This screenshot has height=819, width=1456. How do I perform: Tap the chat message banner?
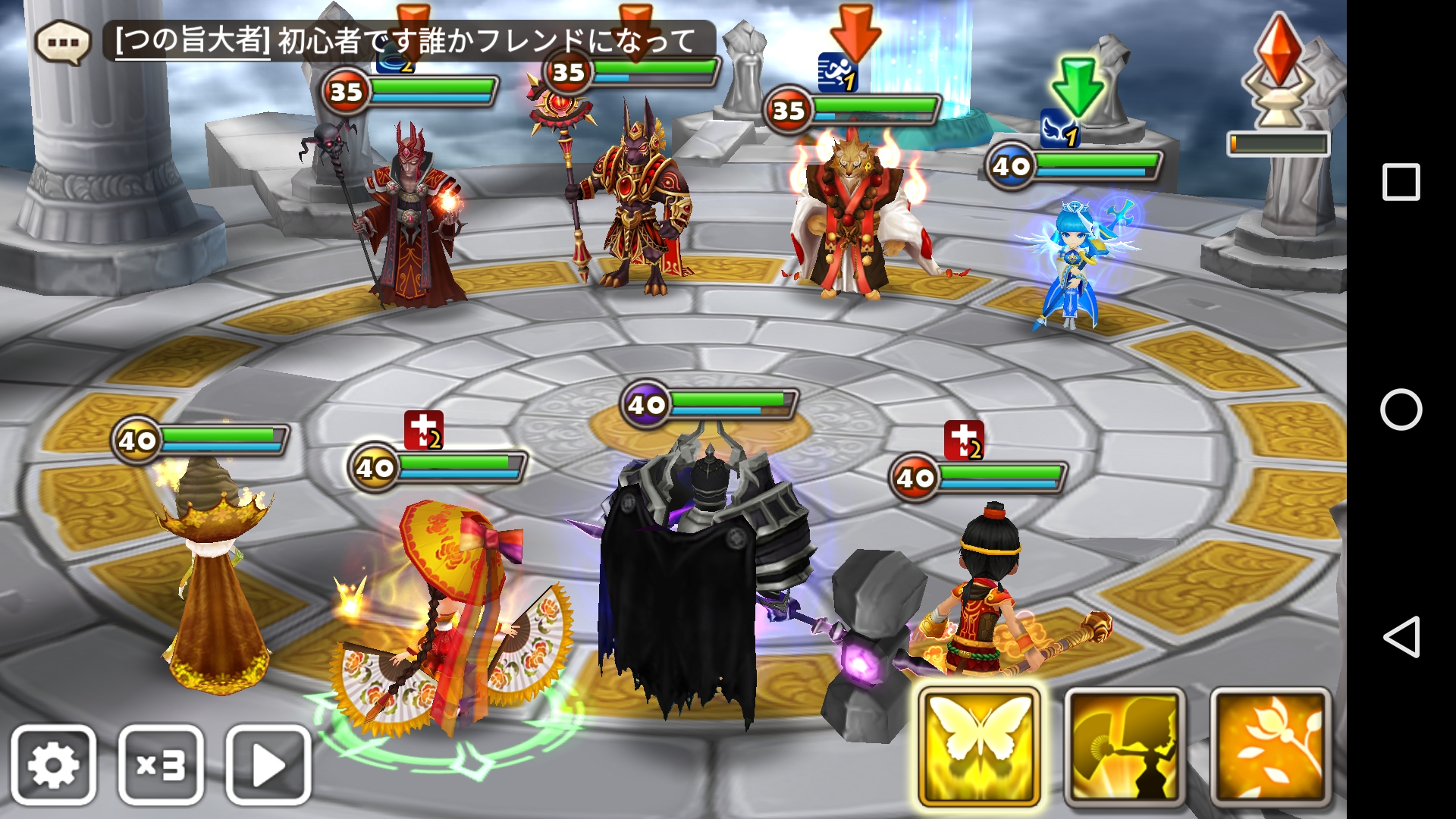click(x=409, y=41)
